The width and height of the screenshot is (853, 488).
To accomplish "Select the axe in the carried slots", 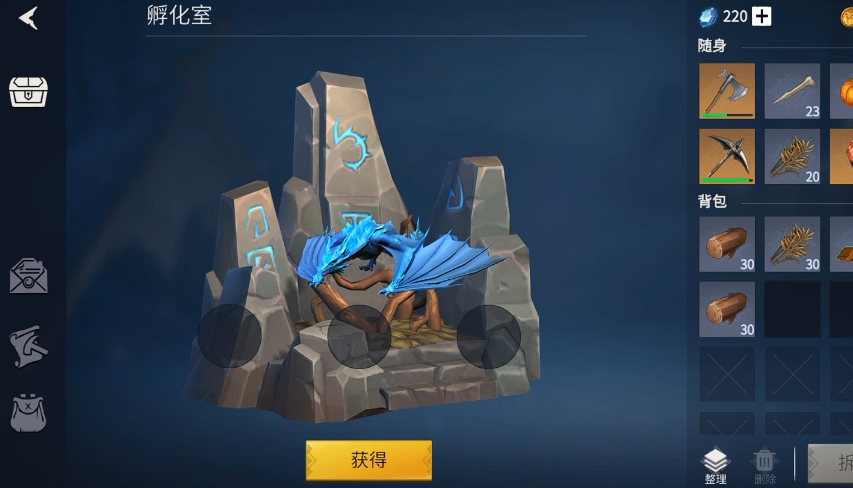I will coord(727,91).
